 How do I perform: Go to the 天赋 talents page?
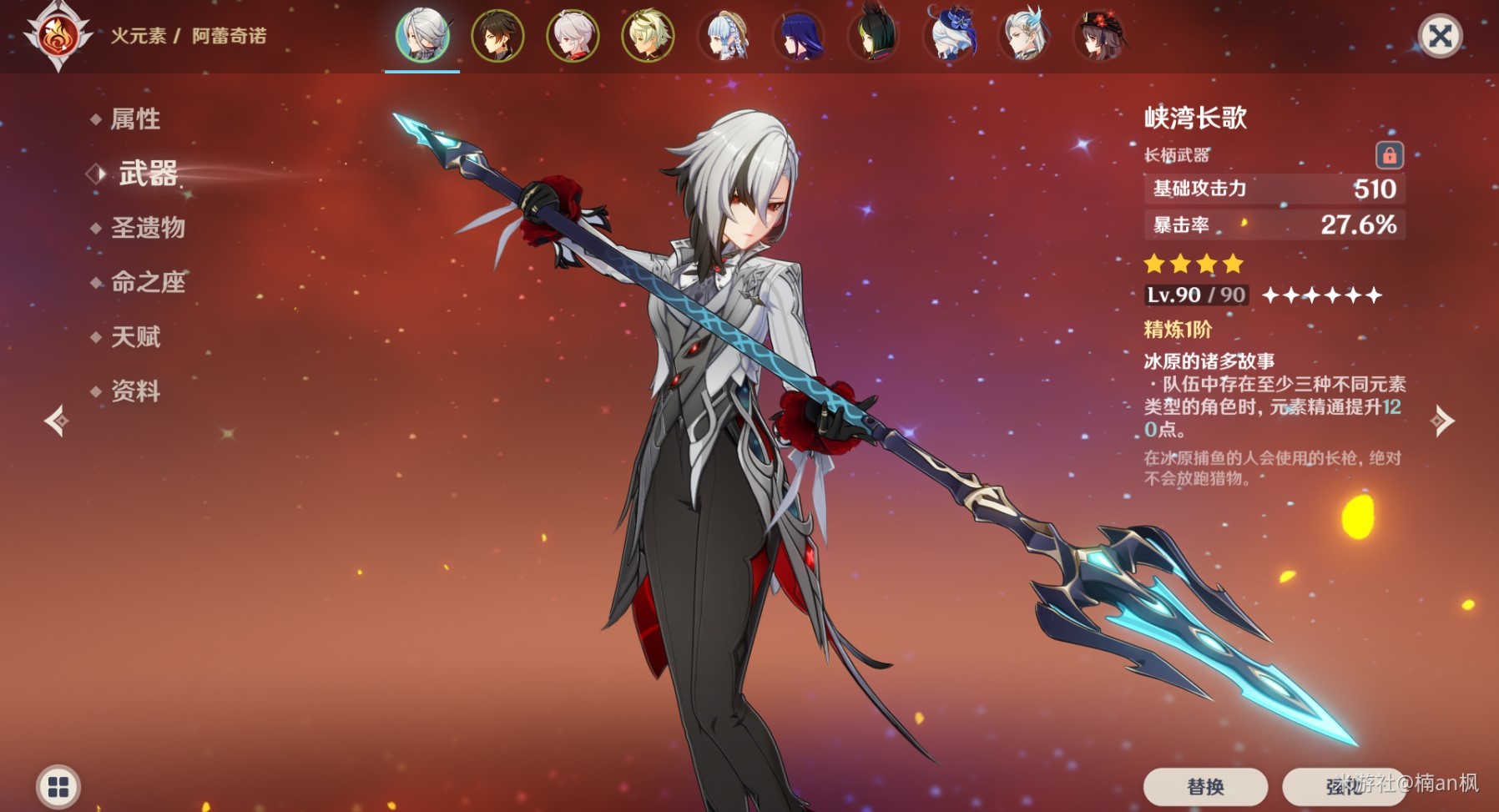pos(135,337)
